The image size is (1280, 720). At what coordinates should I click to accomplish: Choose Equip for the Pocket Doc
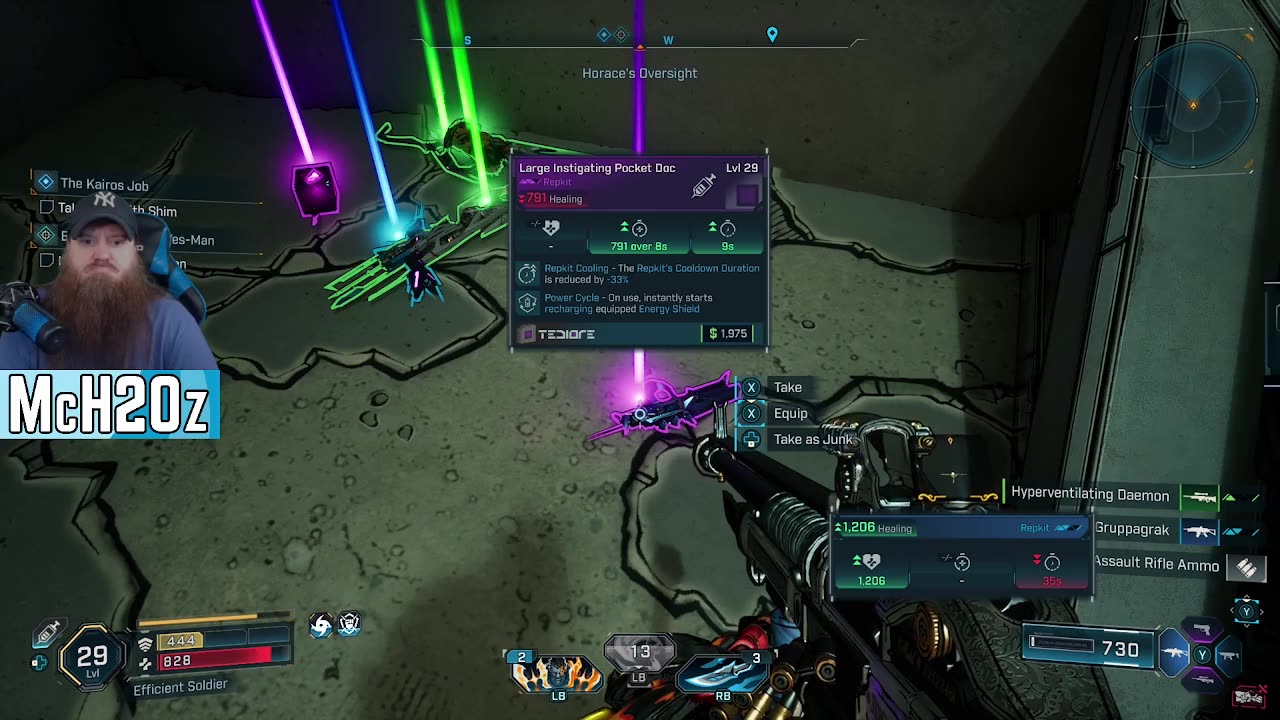tap(789, 413)
